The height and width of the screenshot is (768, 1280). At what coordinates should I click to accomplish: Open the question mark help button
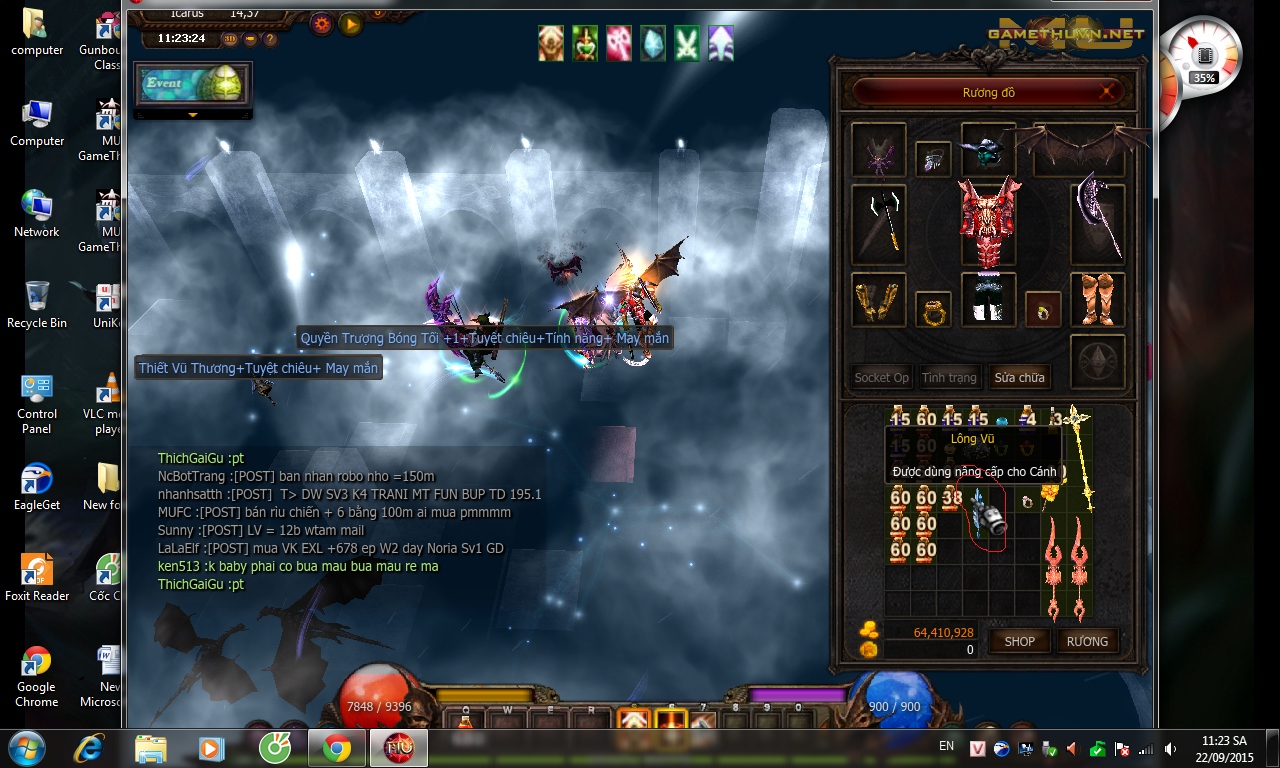270,39
